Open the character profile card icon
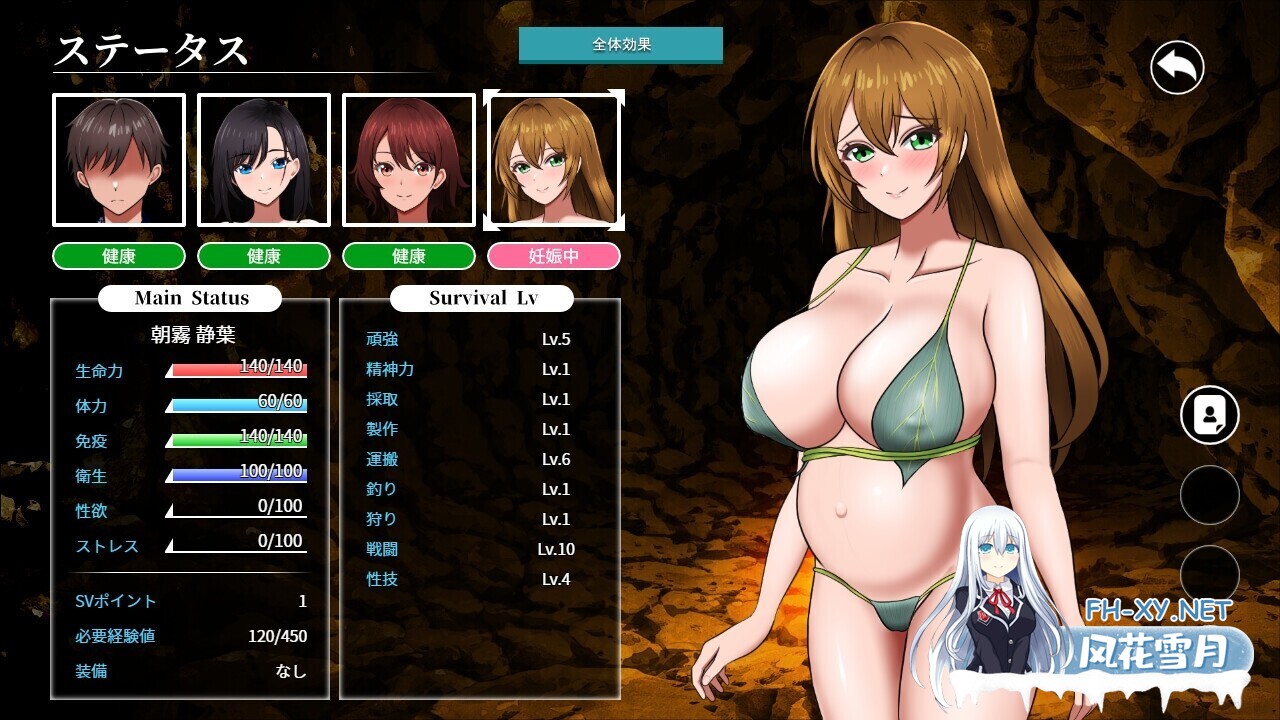Image resolution: width=1280 pixels, height=720 pixels. point(1209,413)
